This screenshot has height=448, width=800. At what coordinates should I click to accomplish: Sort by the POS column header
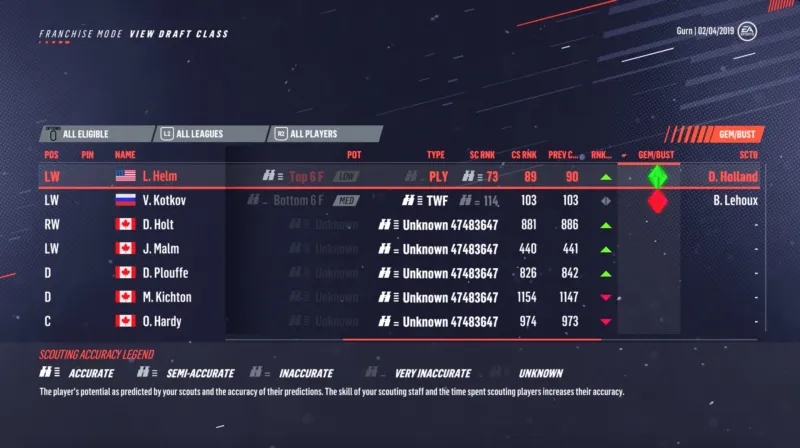click(x=52, y=155)
